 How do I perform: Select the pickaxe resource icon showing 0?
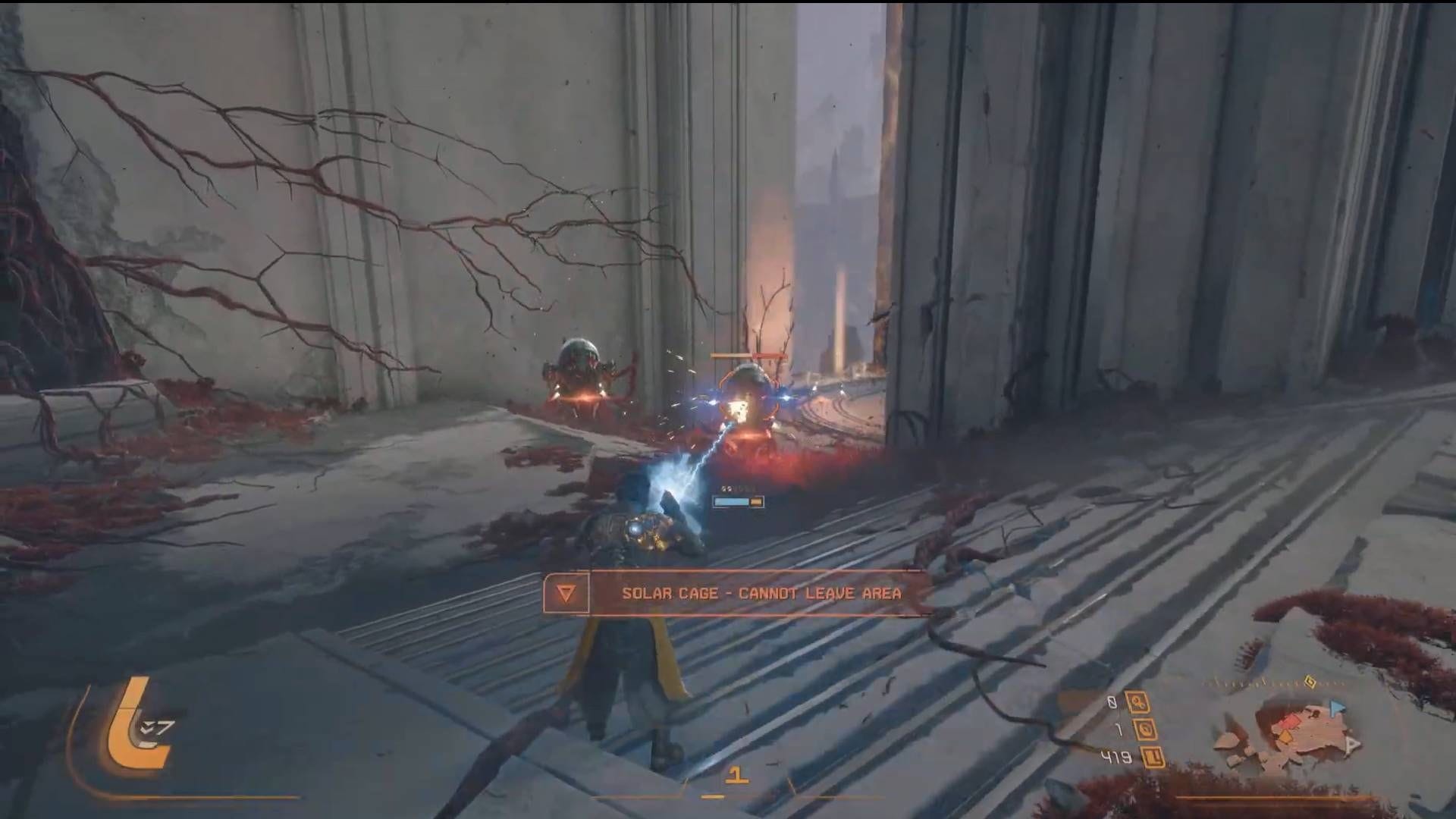pos(1137,703)
